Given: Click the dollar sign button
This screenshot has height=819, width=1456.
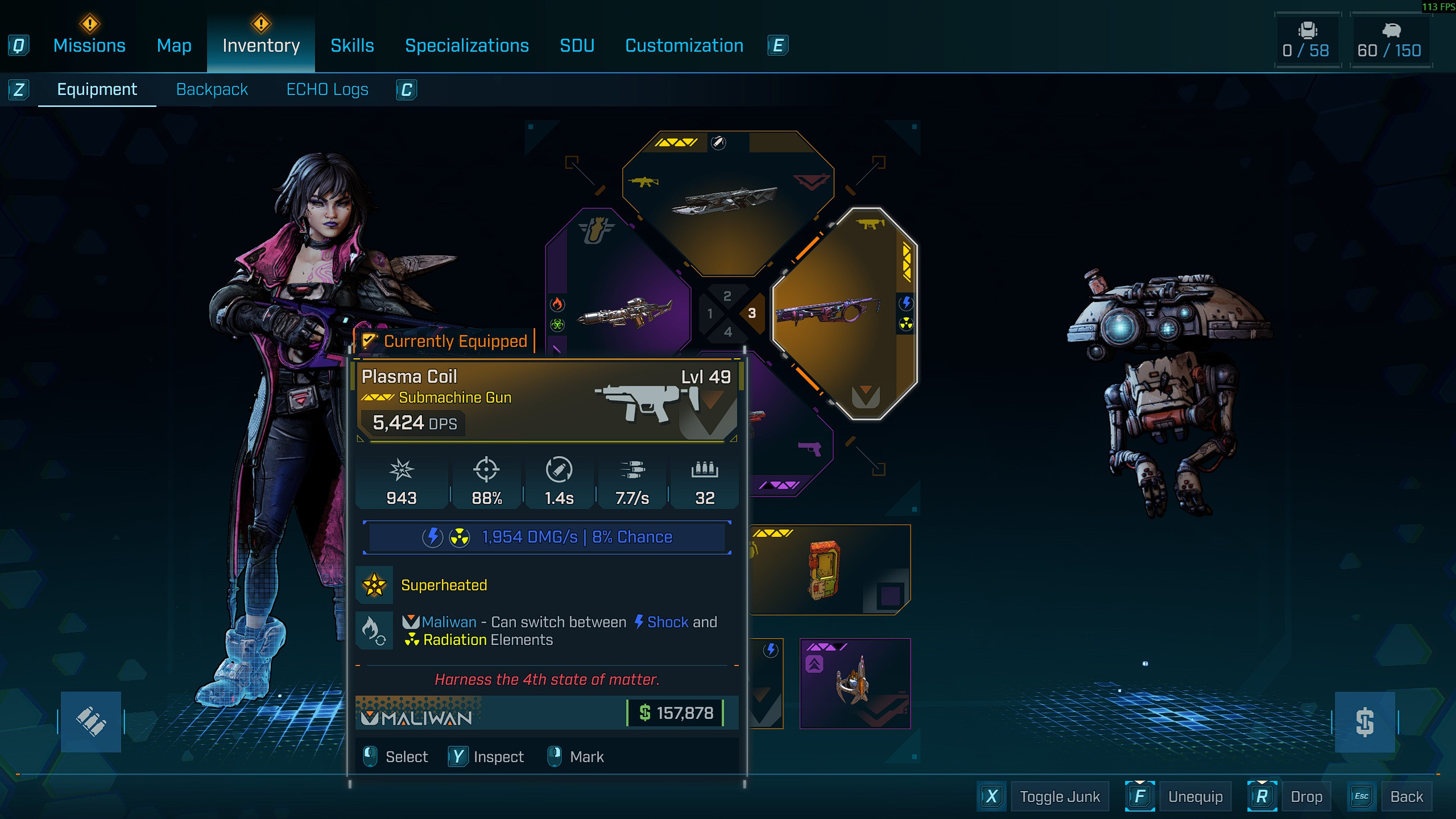Looking at the screenshot, I should [x=1364, y=722].
